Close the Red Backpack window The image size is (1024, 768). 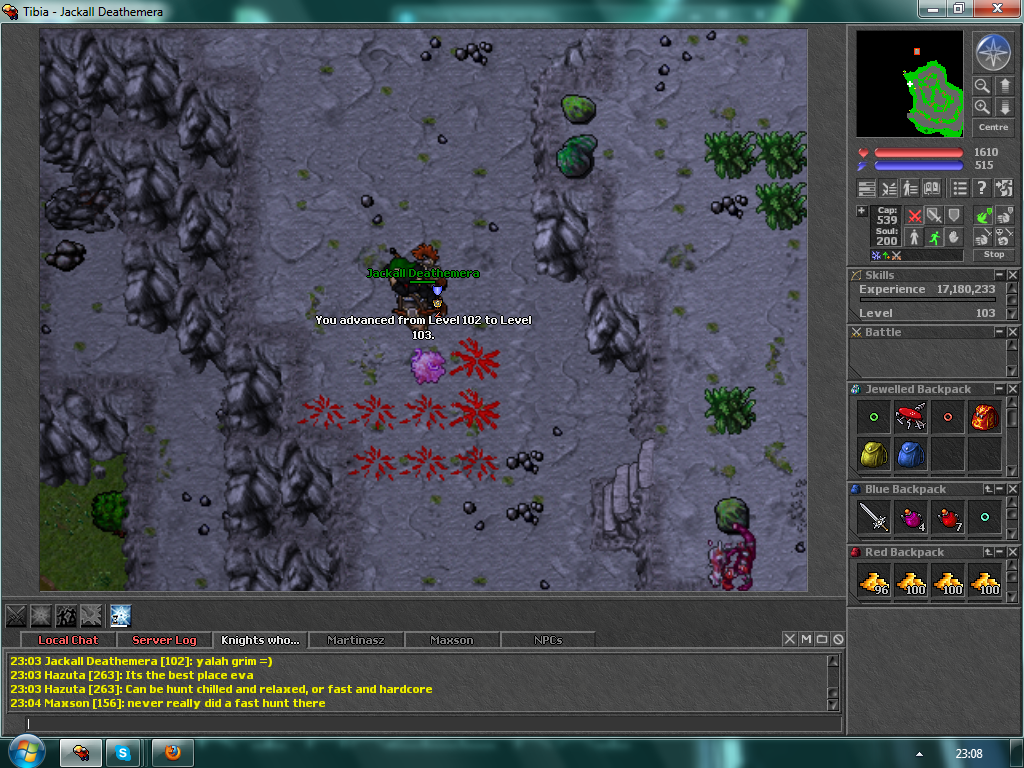click(x=1012, y=552)
